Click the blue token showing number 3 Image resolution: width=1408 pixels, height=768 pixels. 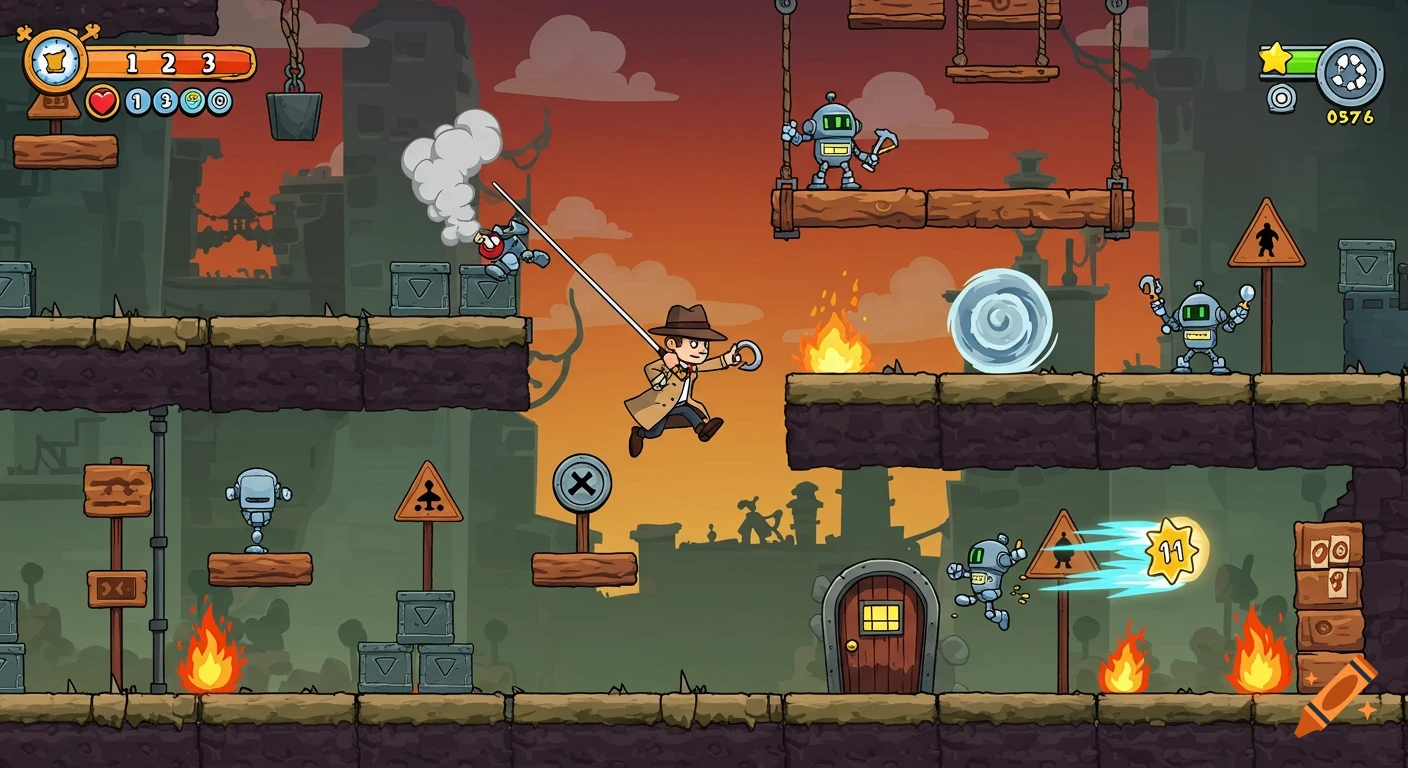pyautogui.click(x=166, y=101)
